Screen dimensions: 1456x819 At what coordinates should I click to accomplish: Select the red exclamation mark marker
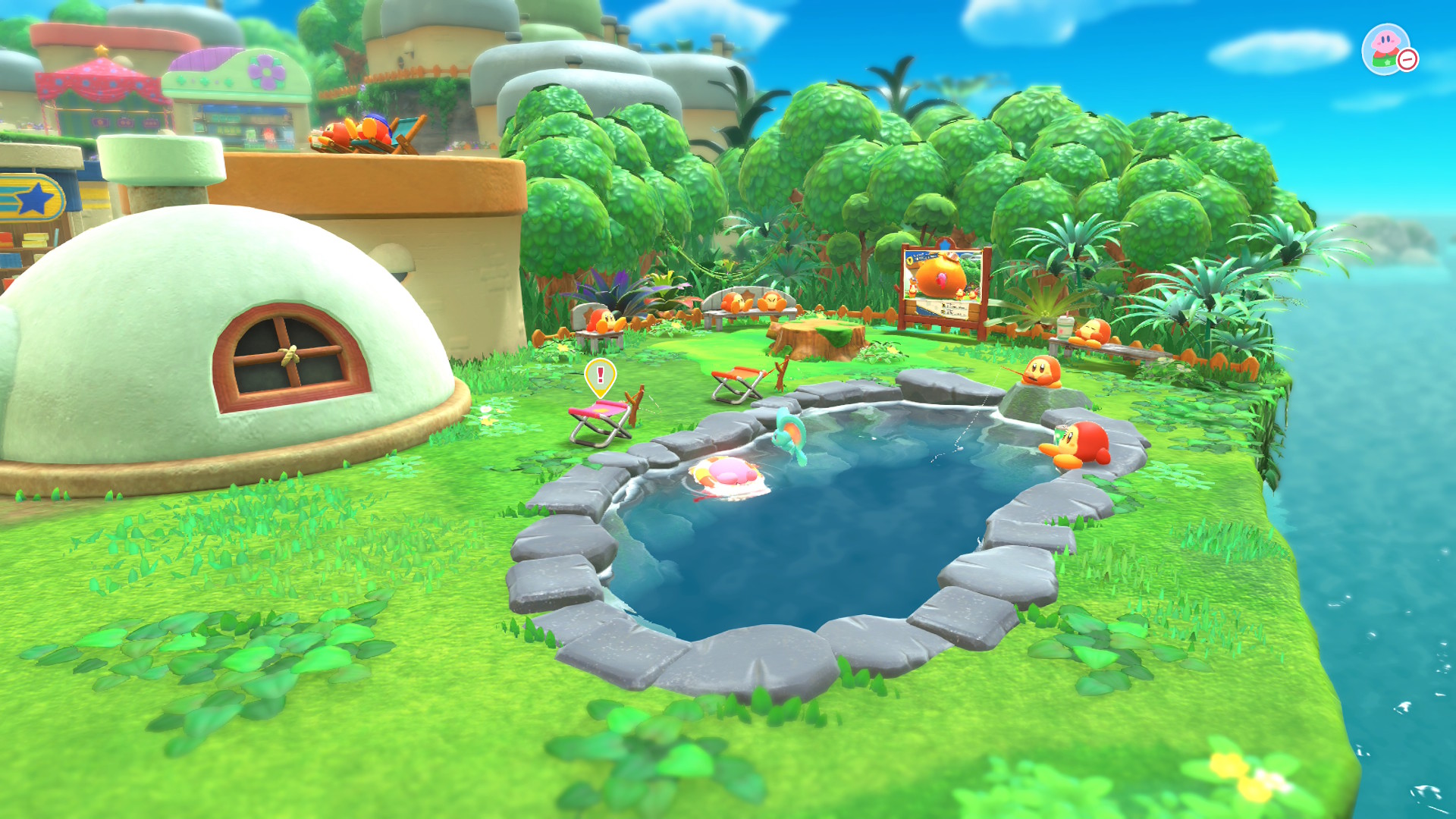pyautogui.click(x=600, y=375)
